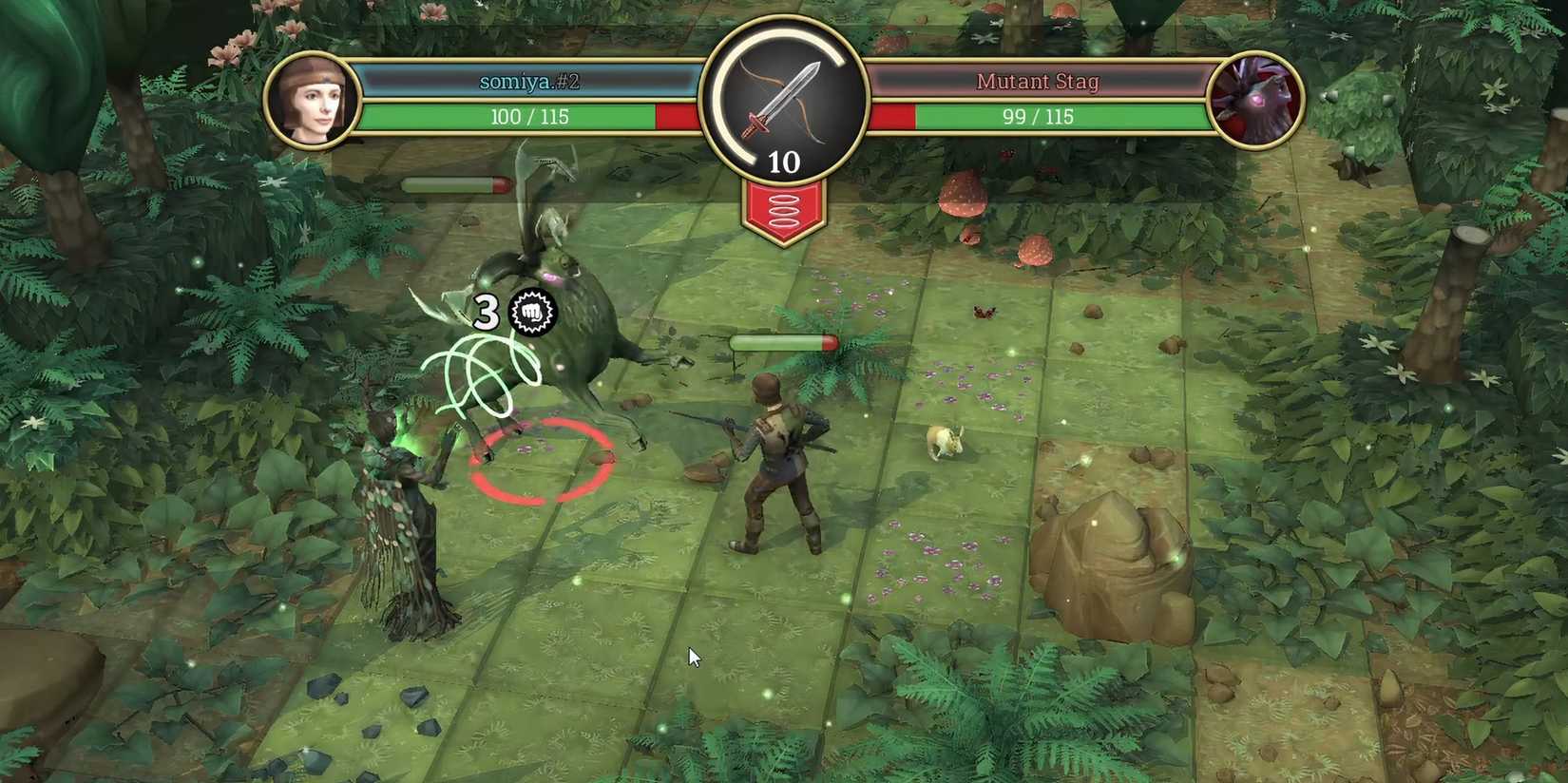Click the fist damage icon near the stag
1568x783 pixels.
coord(532,314)
